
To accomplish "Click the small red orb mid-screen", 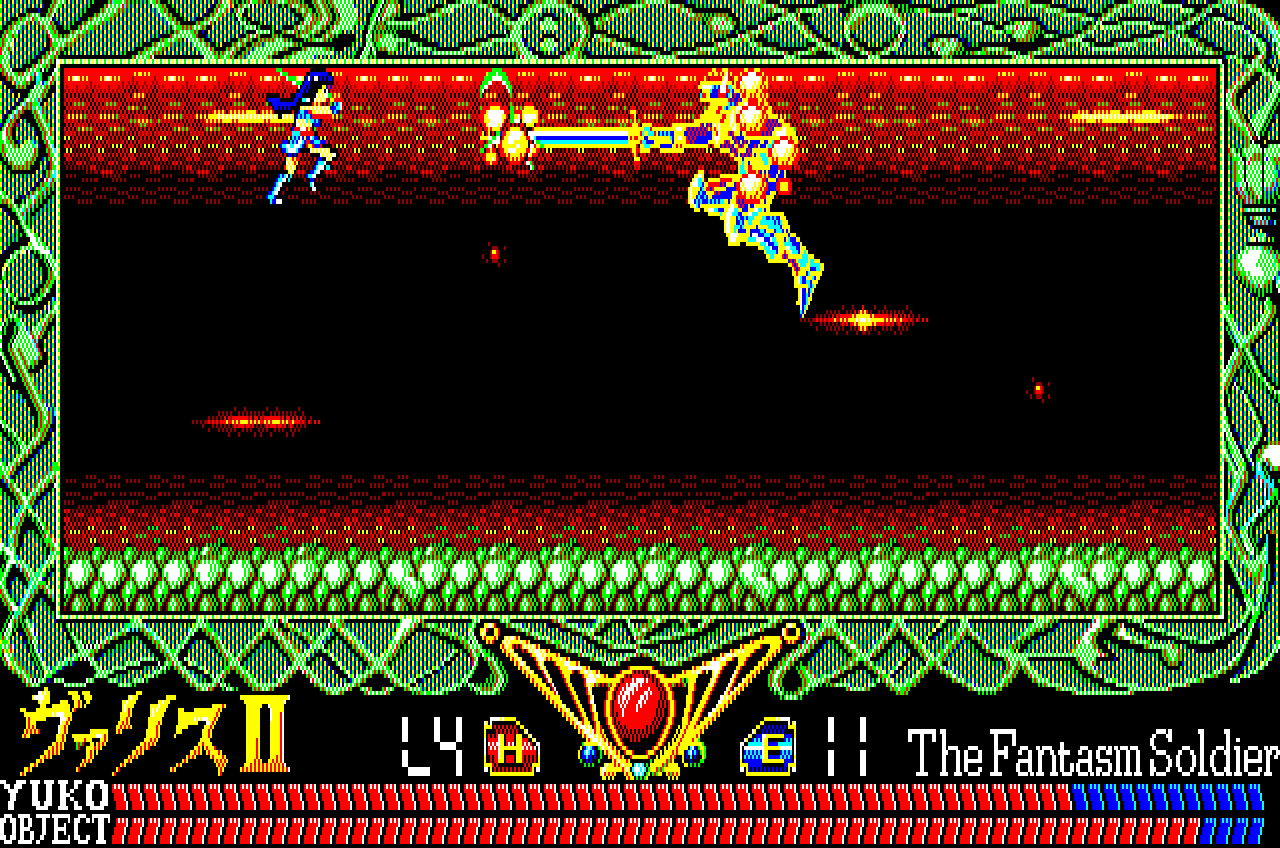I will coord(494,253).
